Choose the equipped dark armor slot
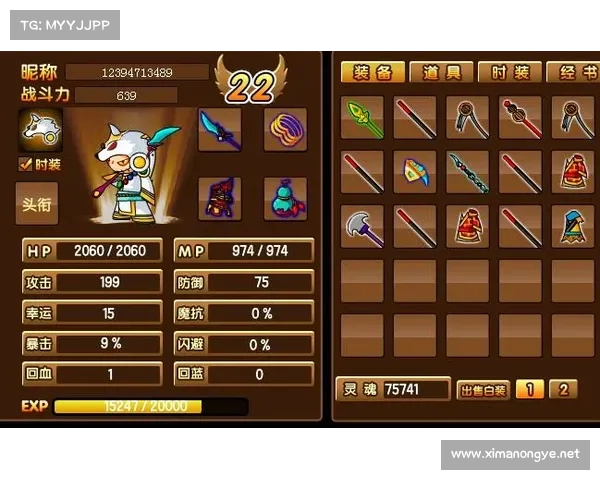 [x=219, y=197]
